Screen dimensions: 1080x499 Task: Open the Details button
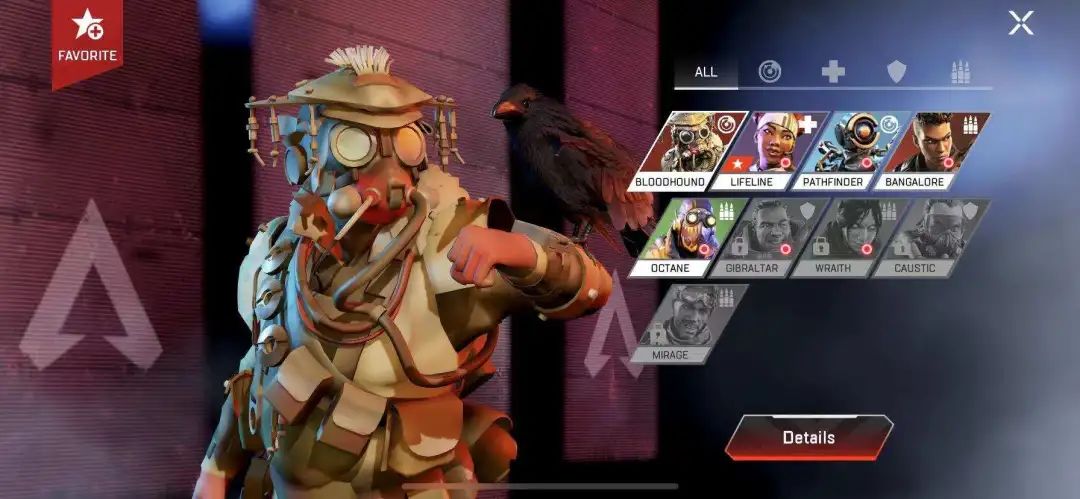click(x=808, y=437)
